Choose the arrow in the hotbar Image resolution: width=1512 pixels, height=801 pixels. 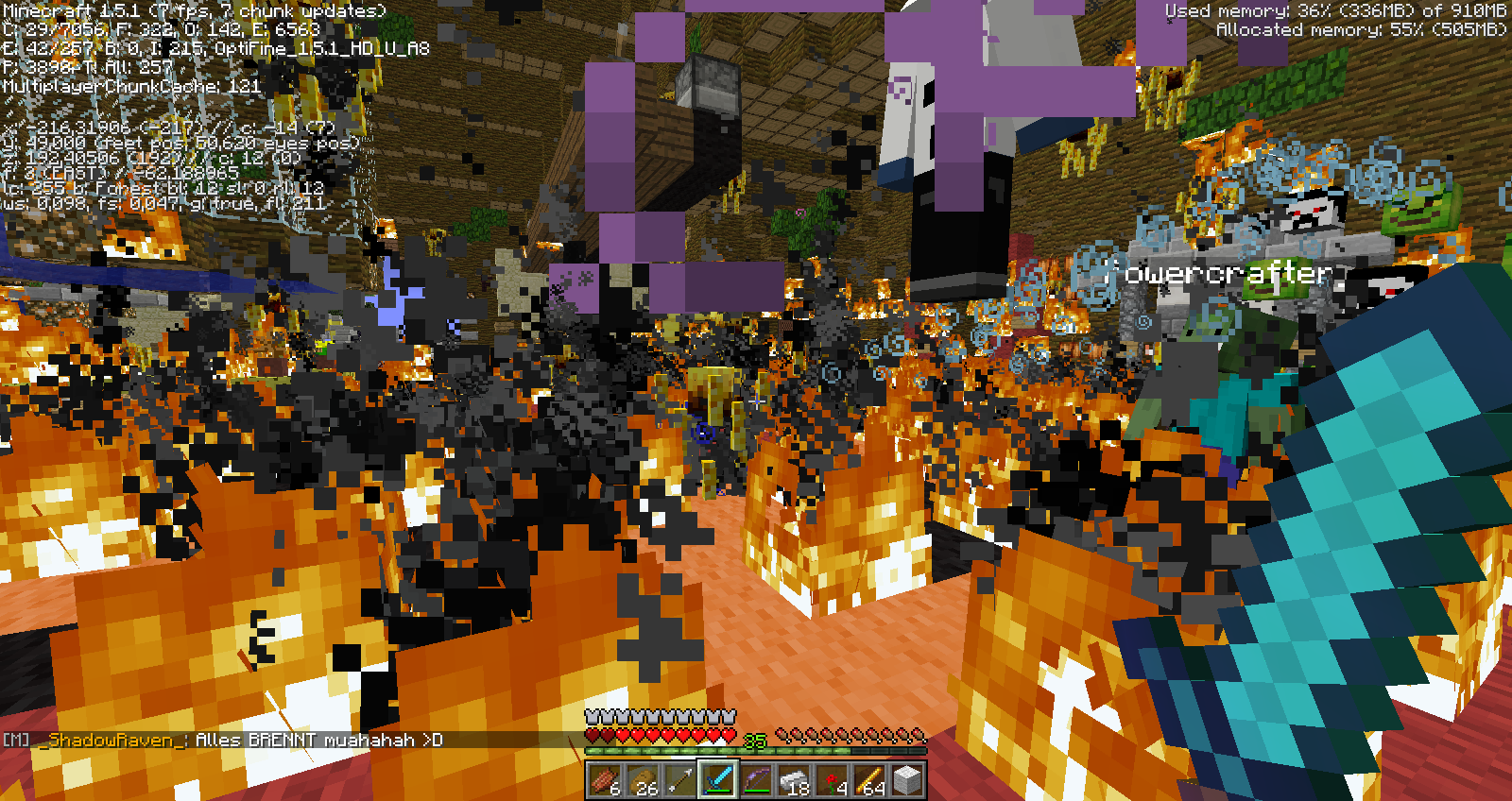679,780
